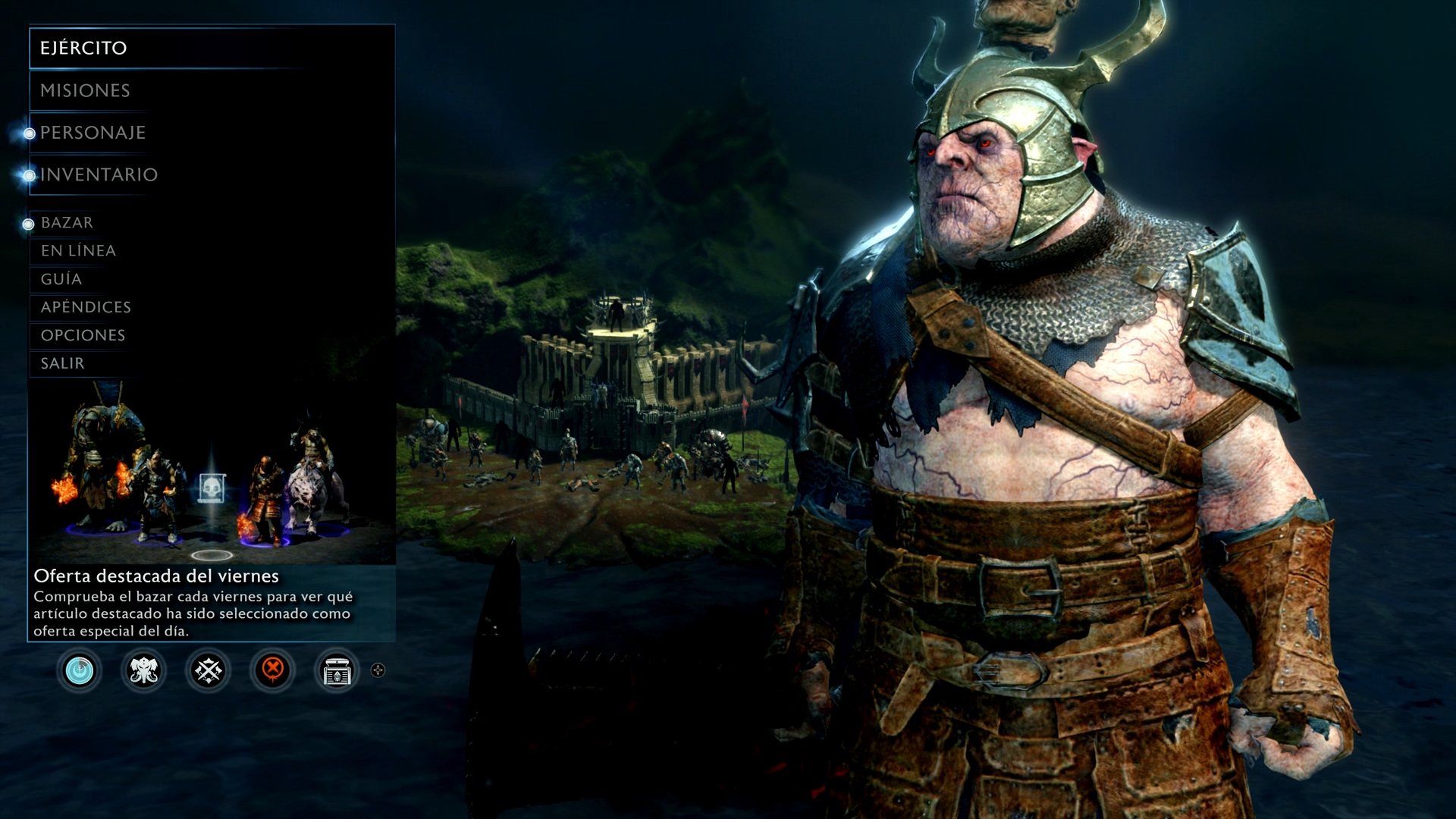Open the Ejército menu entry
This screenshot has height=819, width=1456.
point(83,48)
